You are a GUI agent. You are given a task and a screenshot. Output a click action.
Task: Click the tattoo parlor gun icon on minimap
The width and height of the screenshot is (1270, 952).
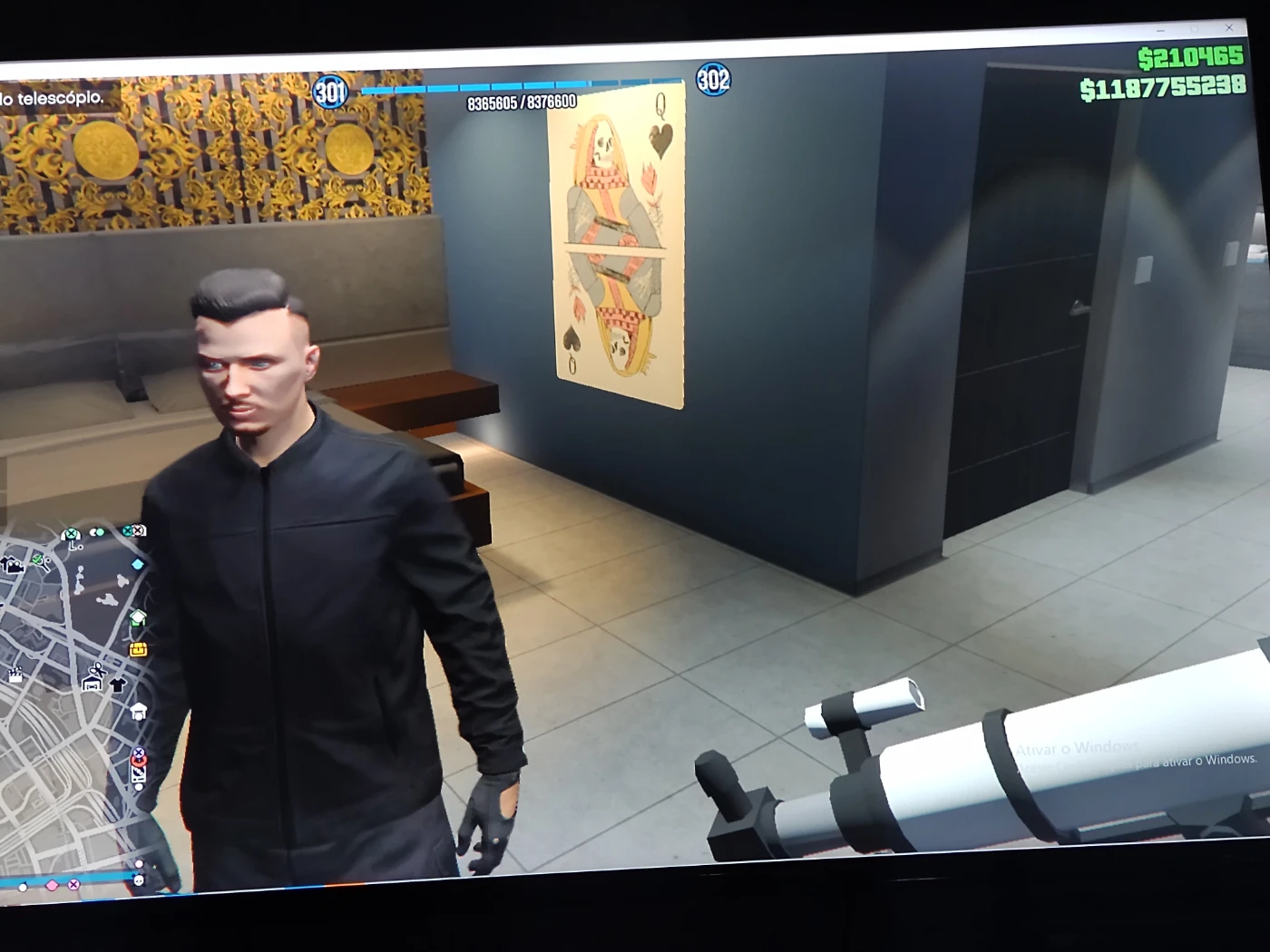138,775
